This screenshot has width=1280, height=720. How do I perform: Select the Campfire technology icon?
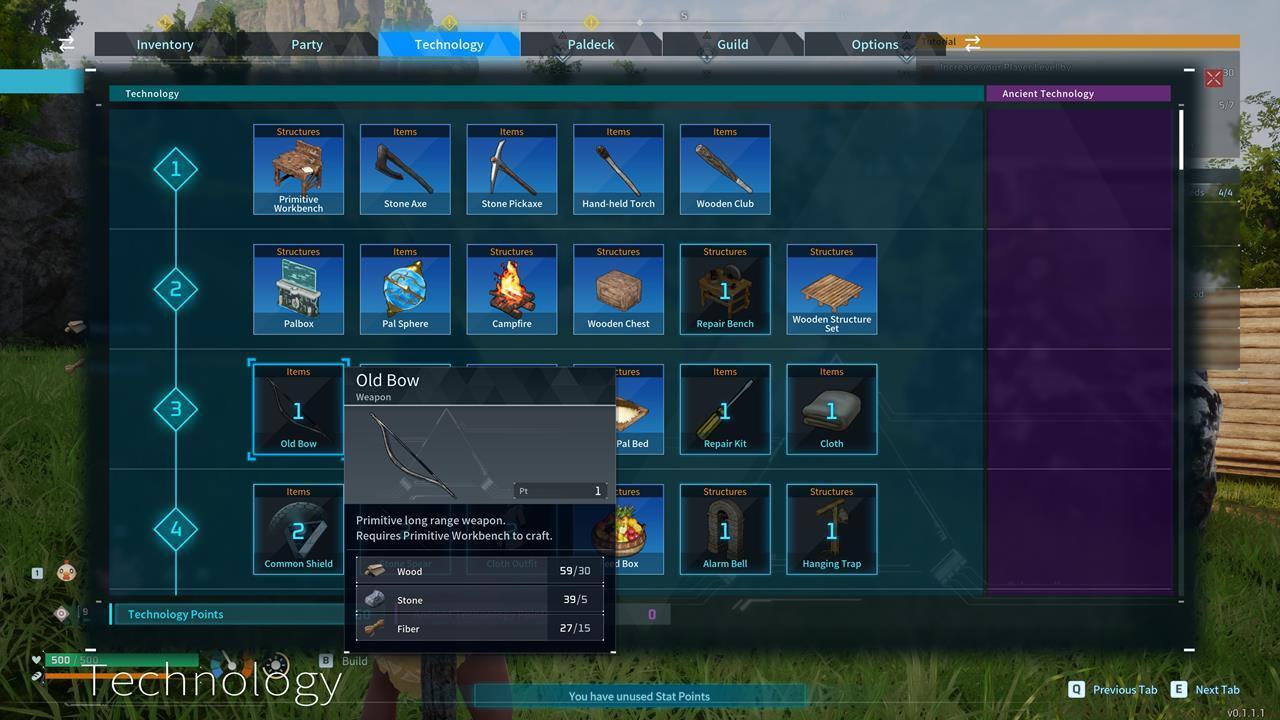click(511, 288)
